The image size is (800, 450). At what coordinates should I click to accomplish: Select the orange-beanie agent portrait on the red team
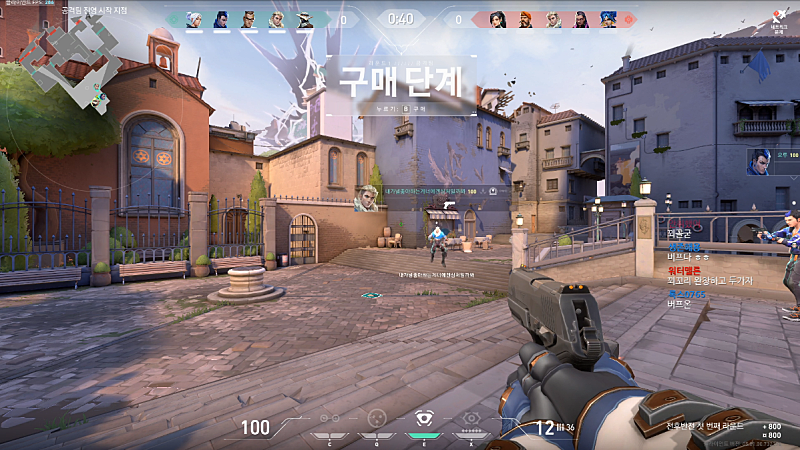525,19
